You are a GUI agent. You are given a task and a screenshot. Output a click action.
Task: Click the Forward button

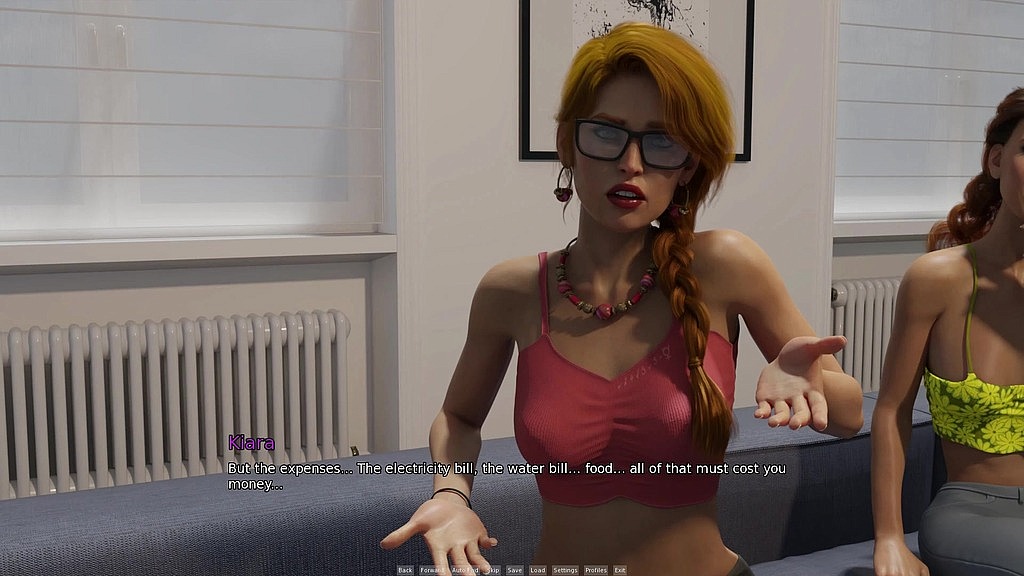click(x=432, y=570)
